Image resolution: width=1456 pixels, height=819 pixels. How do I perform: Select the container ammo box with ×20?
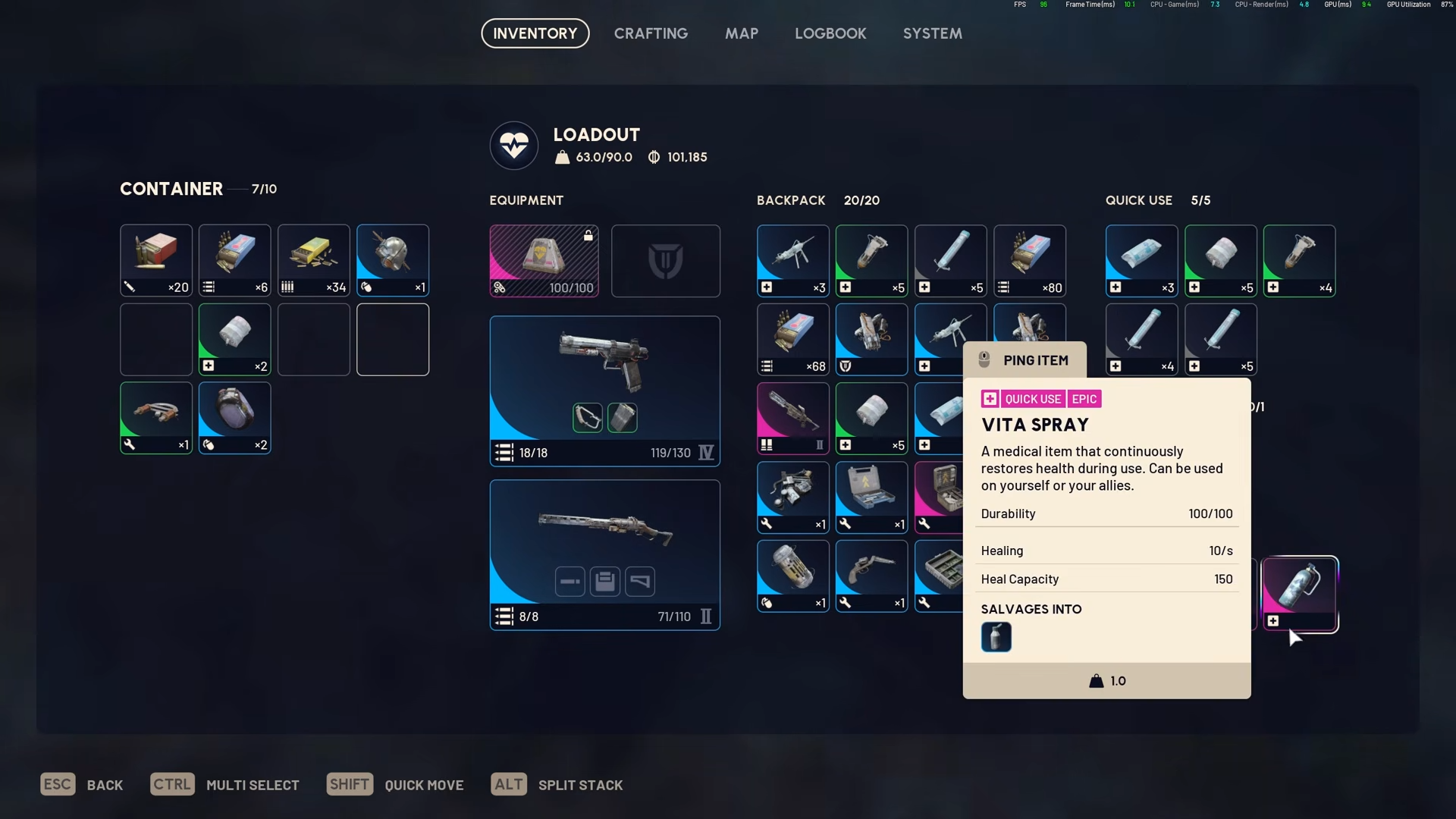(155, 260)
